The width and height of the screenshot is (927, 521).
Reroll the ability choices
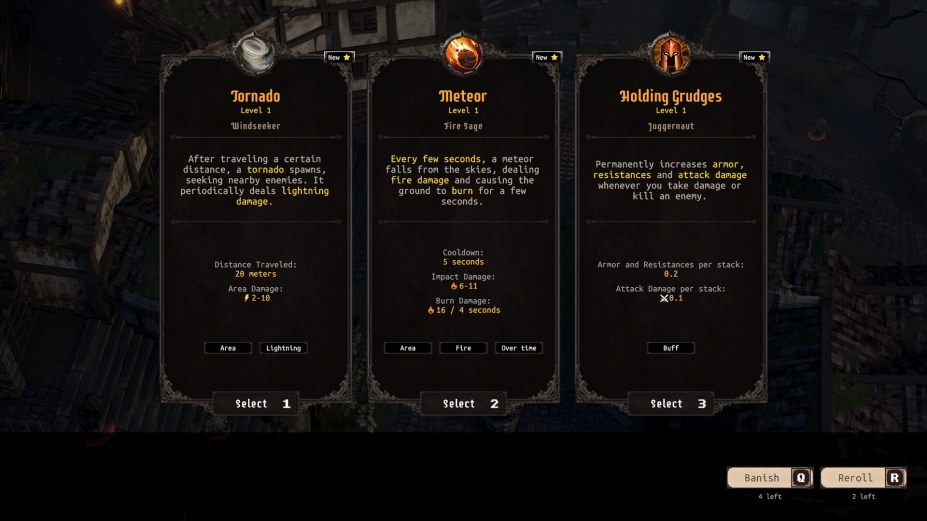[863, 478]
